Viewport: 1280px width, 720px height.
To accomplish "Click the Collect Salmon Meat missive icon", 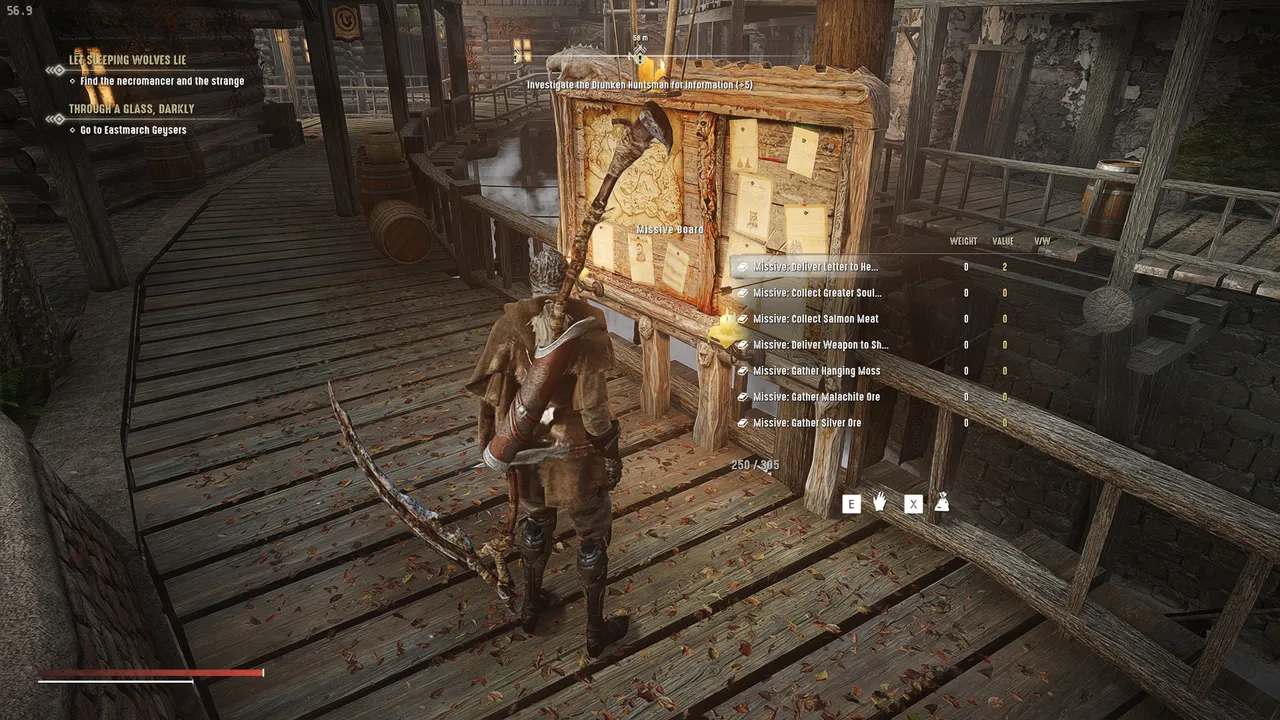I will [x=744, y=319].
